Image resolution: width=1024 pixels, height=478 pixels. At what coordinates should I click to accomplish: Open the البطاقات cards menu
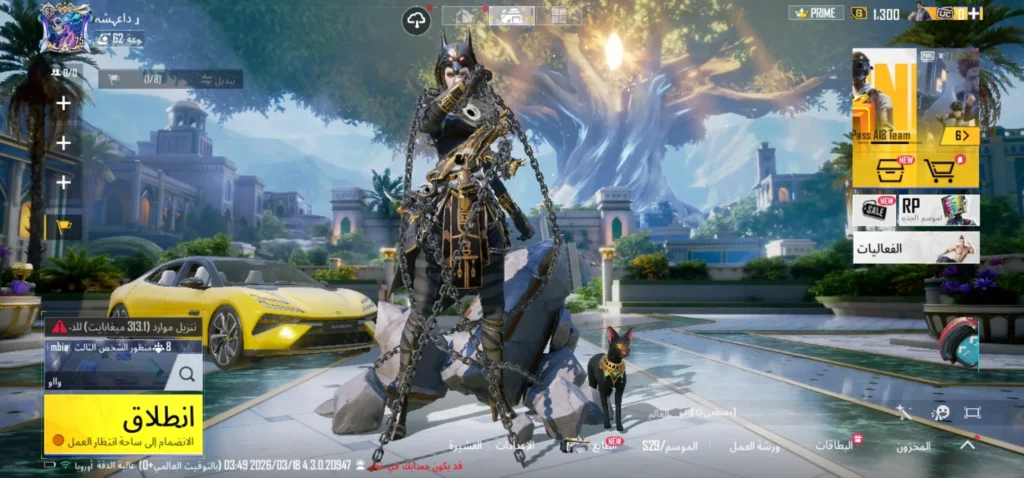[836, 445]
